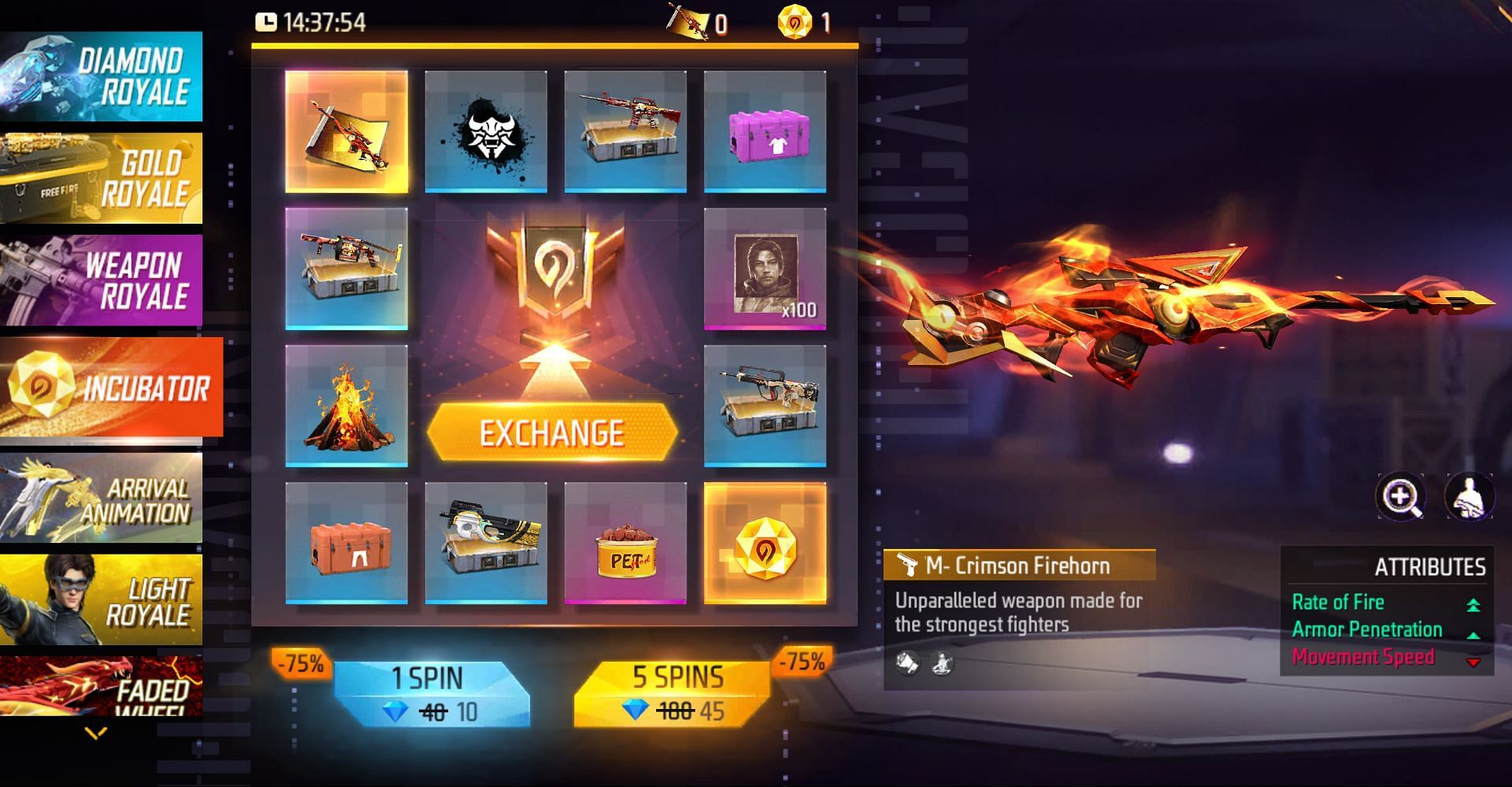Screen dimensions: 1512x787
Task: Open the Diamond Royale tab
Action: point(101,76)
